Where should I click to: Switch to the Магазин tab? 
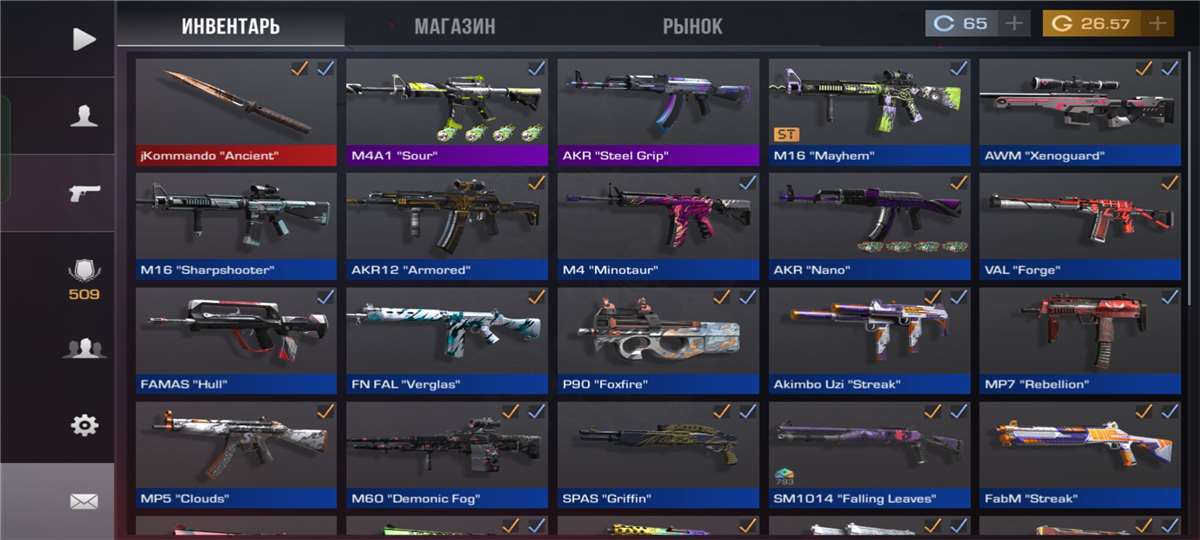click(454, 26)
